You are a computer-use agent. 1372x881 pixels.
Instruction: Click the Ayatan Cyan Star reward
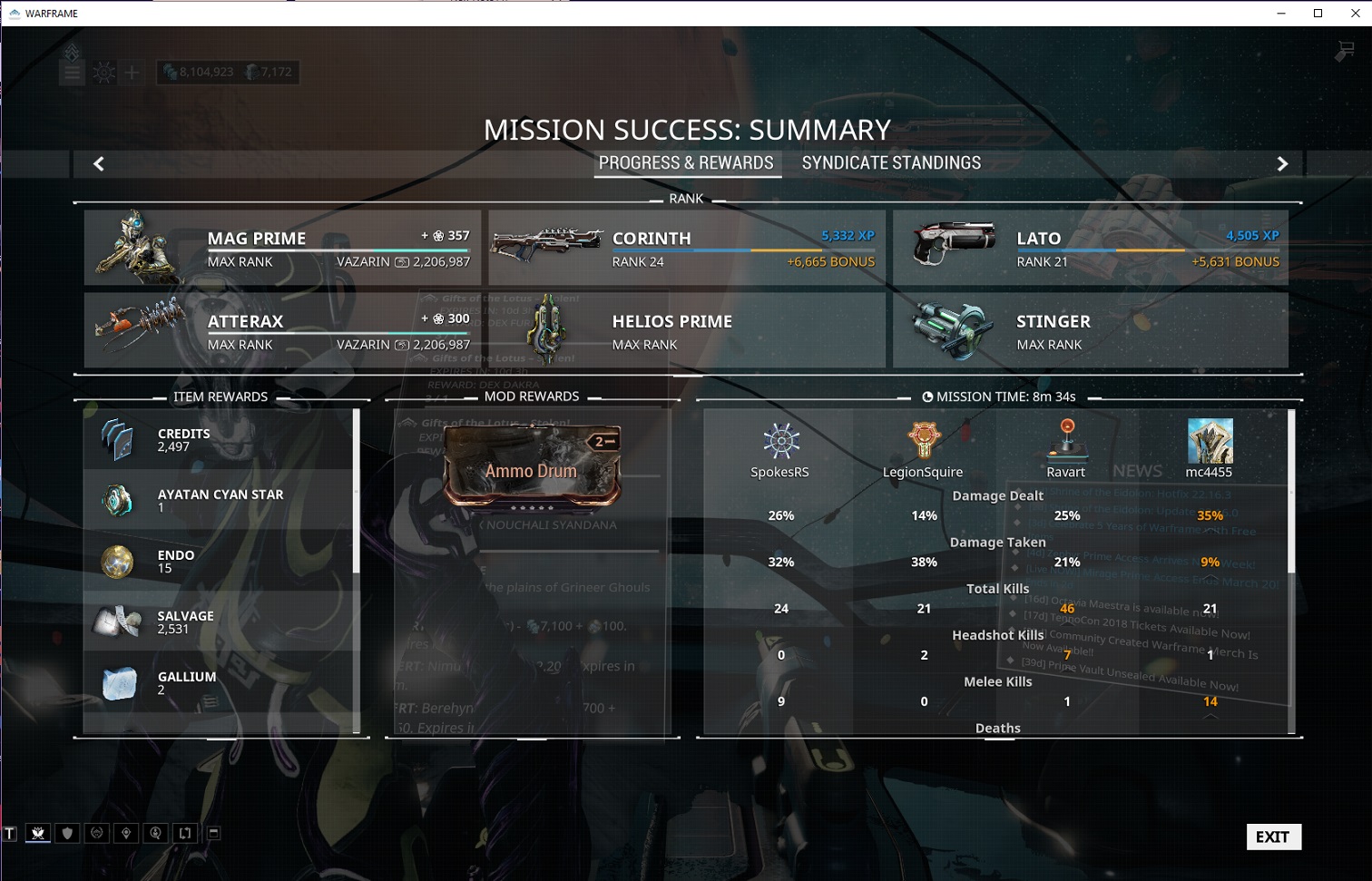coord(220,500)
